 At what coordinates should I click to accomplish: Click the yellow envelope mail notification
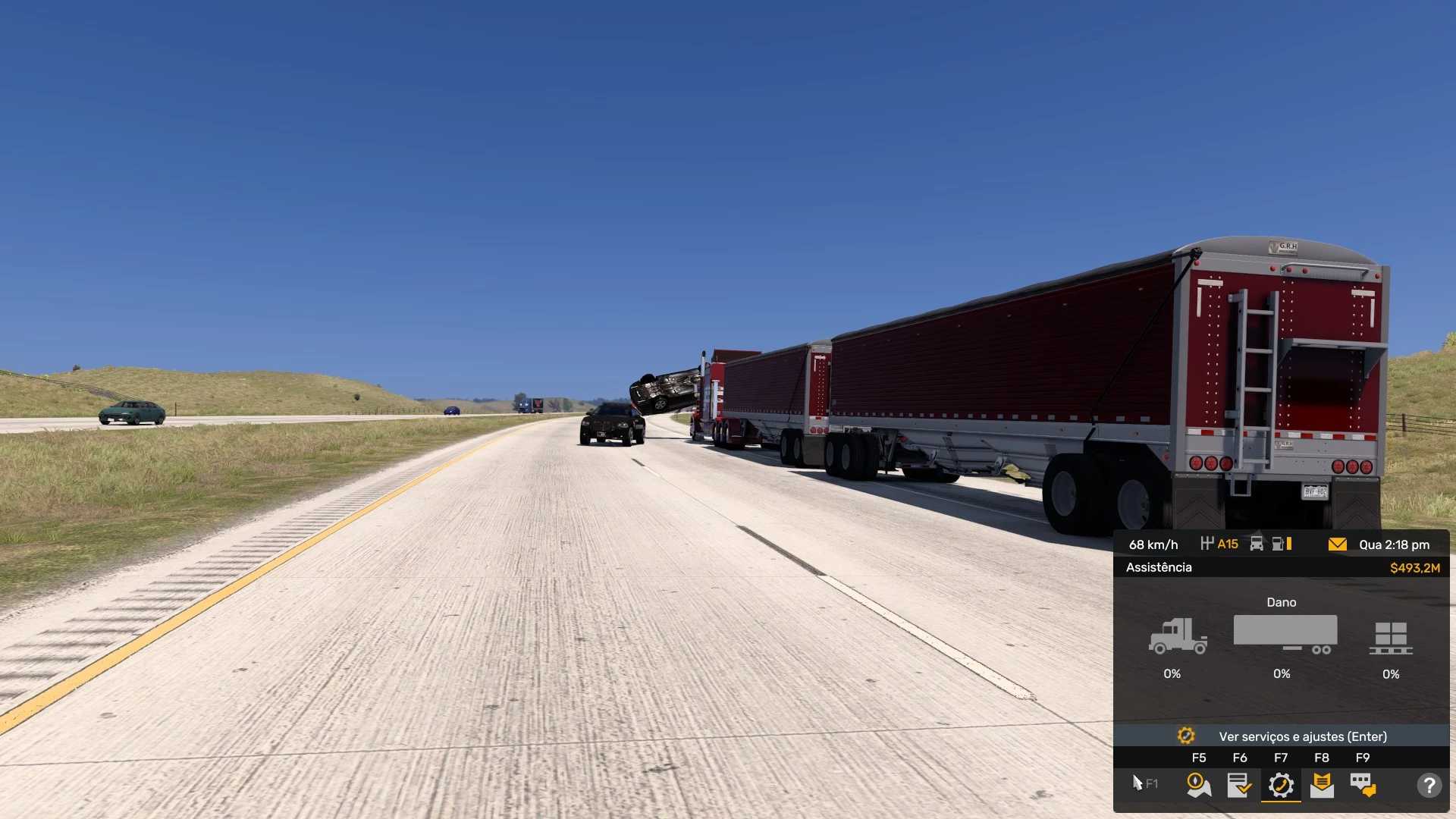pos(1337,544)
